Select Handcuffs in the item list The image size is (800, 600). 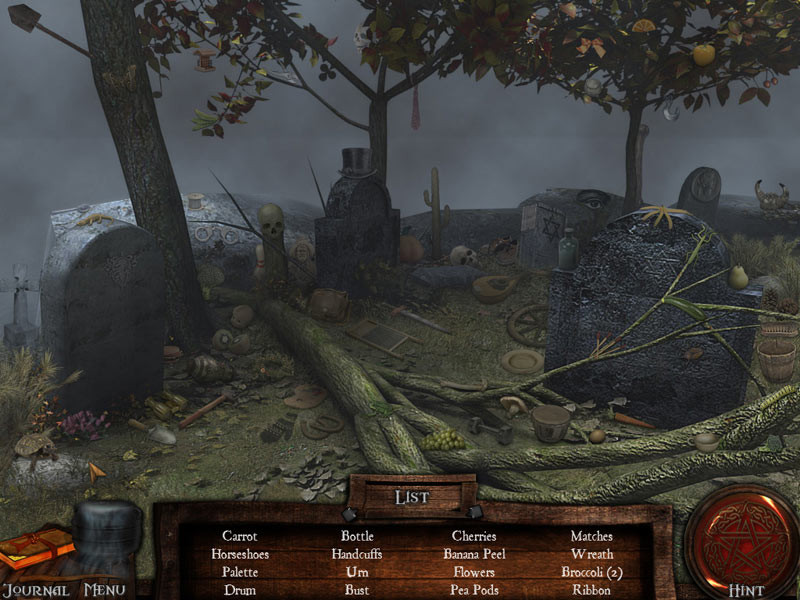(357, 554)
